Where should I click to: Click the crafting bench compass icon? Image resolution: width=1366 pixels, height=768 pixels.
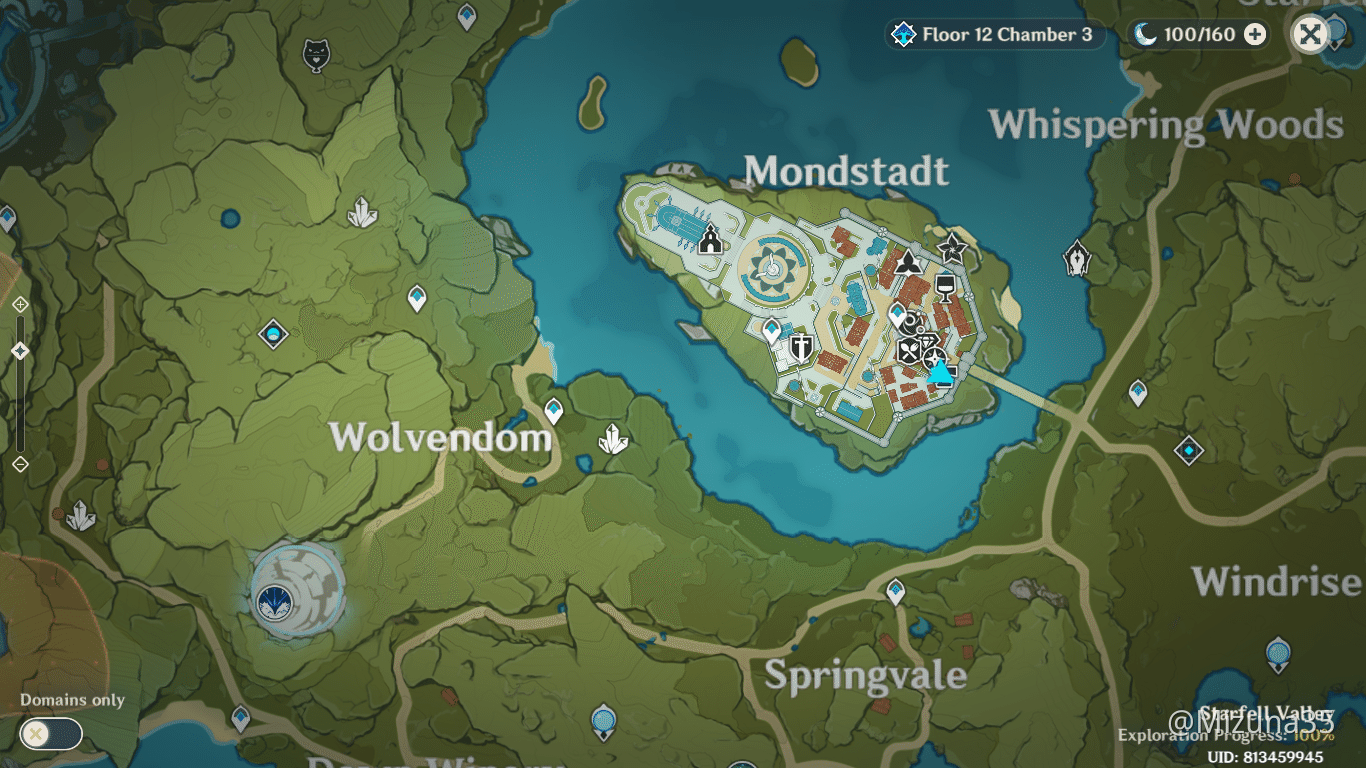click(934, 357)
